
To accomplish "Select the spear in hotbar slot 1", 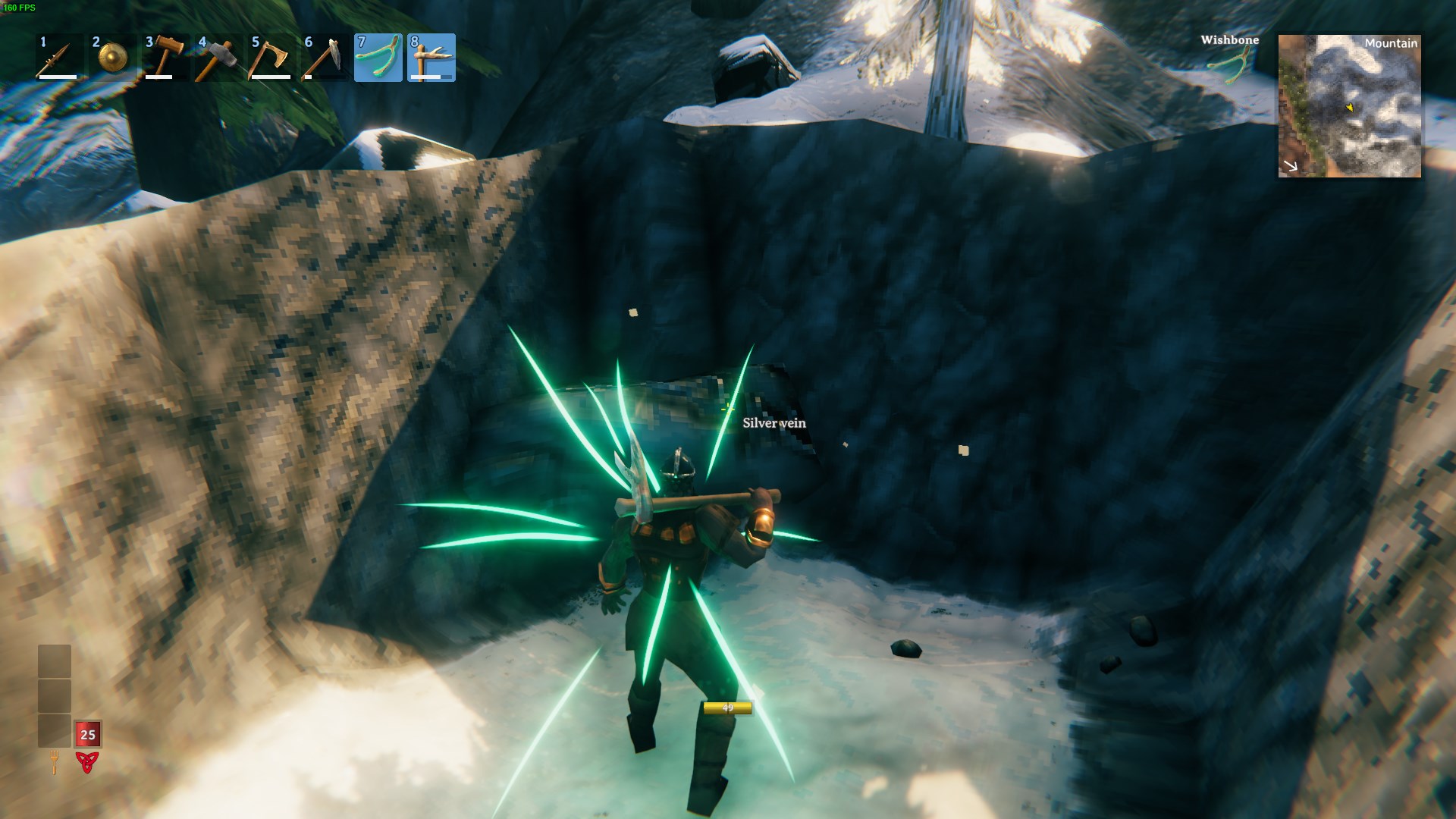I will 59,58.
